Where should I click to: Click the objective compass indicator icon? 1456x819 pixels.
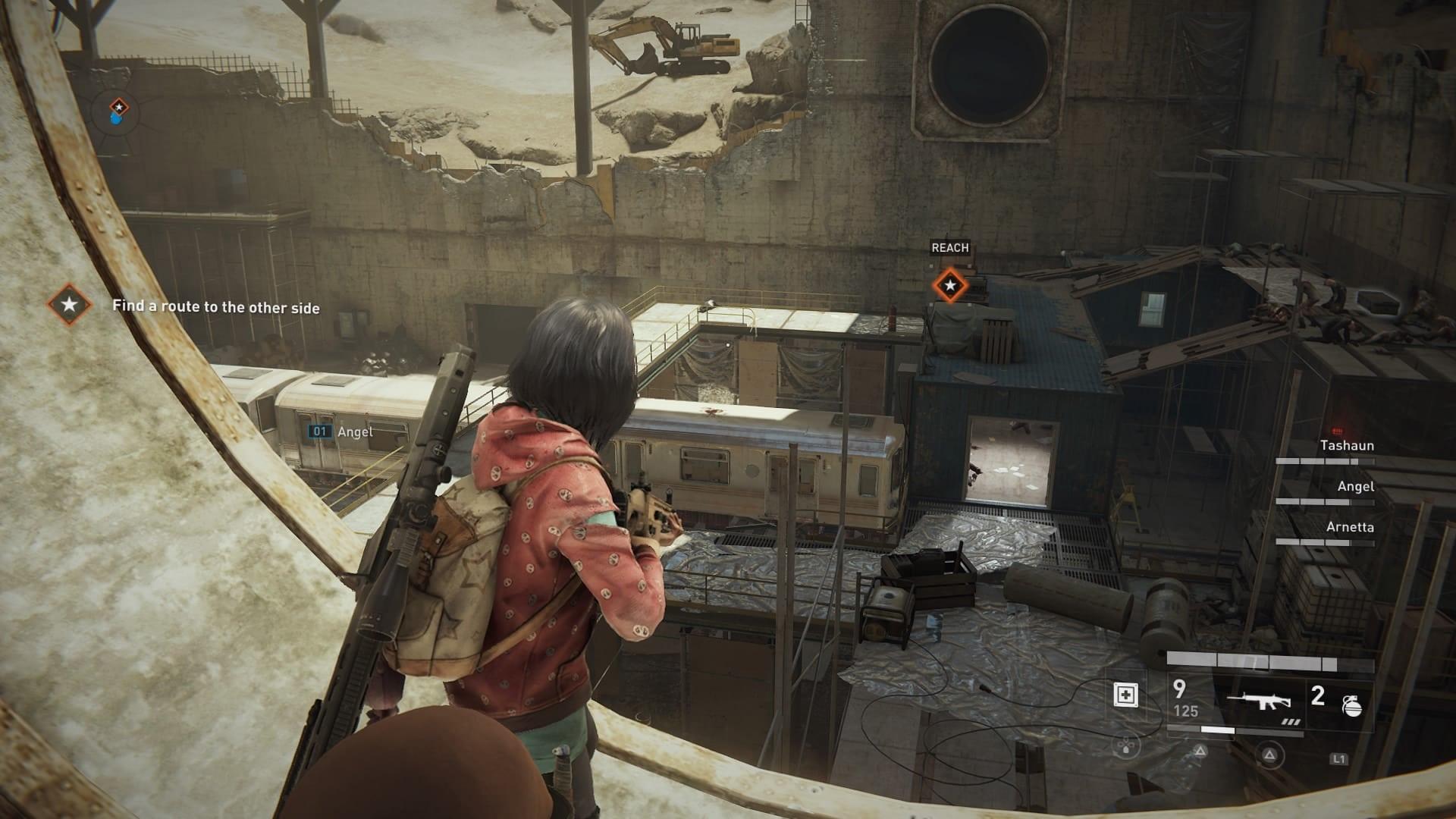click(x=118, y=110)
